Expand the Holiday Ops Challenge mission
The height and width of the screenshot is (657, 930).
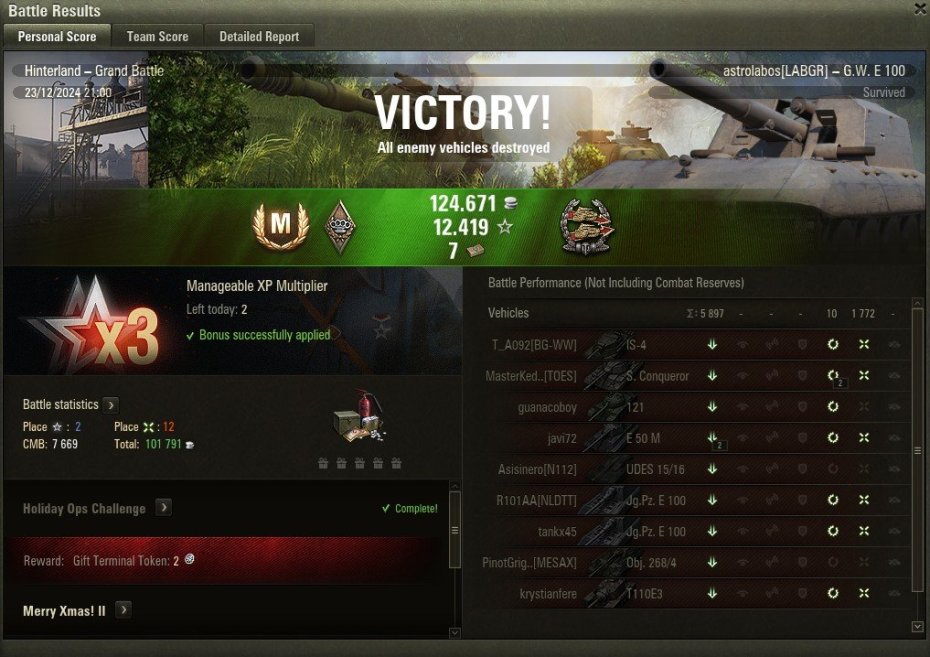click(x=164, y=508)
